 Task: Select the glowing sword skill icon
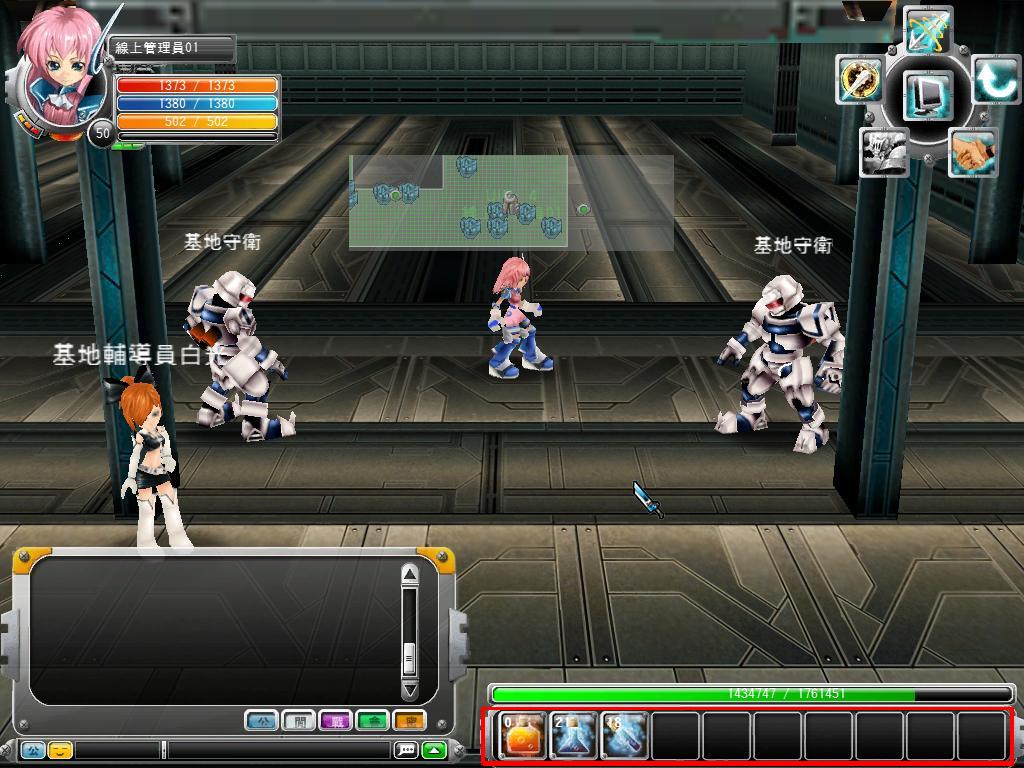tap(859, 80)
